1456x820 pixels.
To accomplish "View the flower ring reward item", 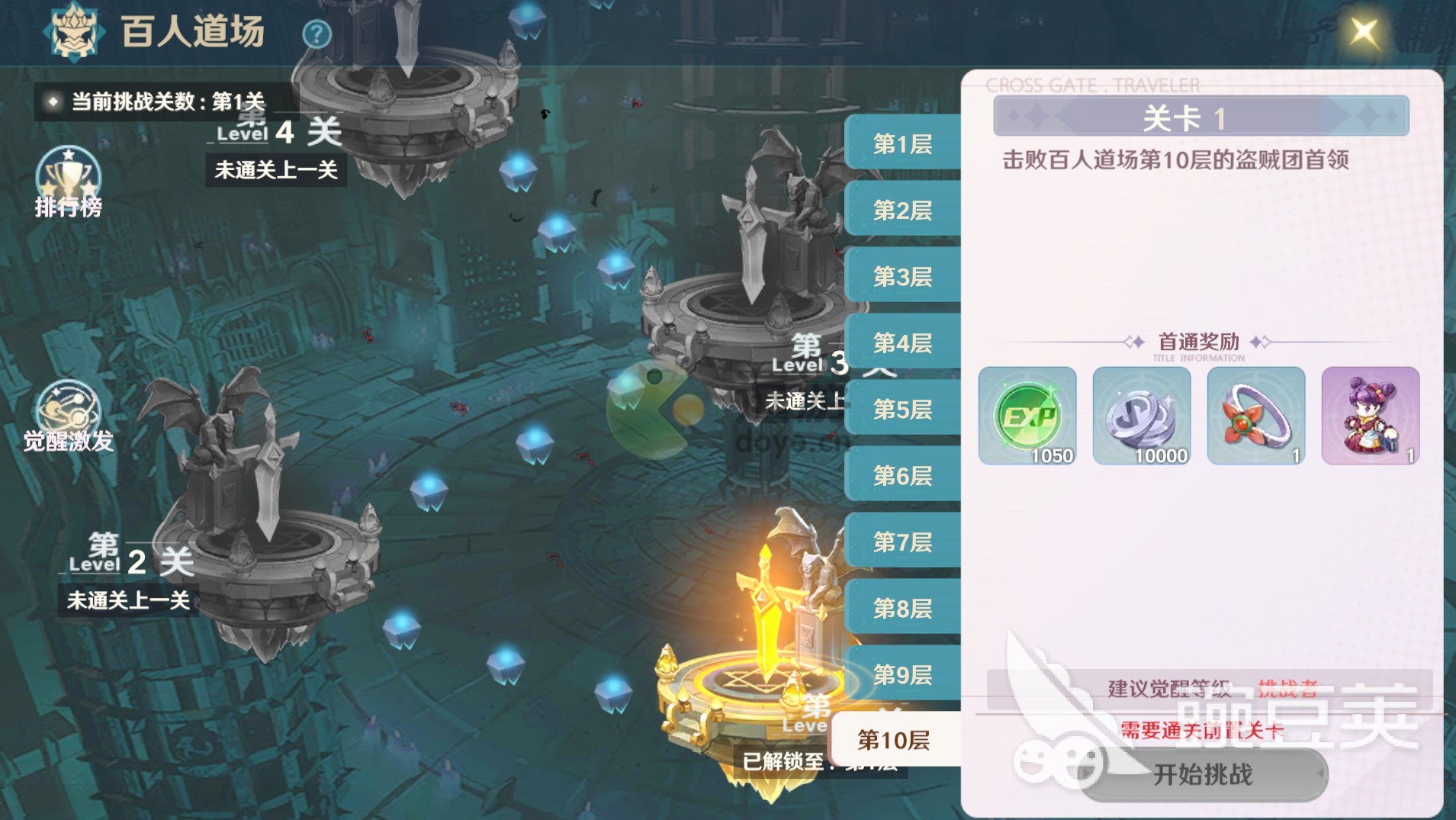I will point(1255,416).
